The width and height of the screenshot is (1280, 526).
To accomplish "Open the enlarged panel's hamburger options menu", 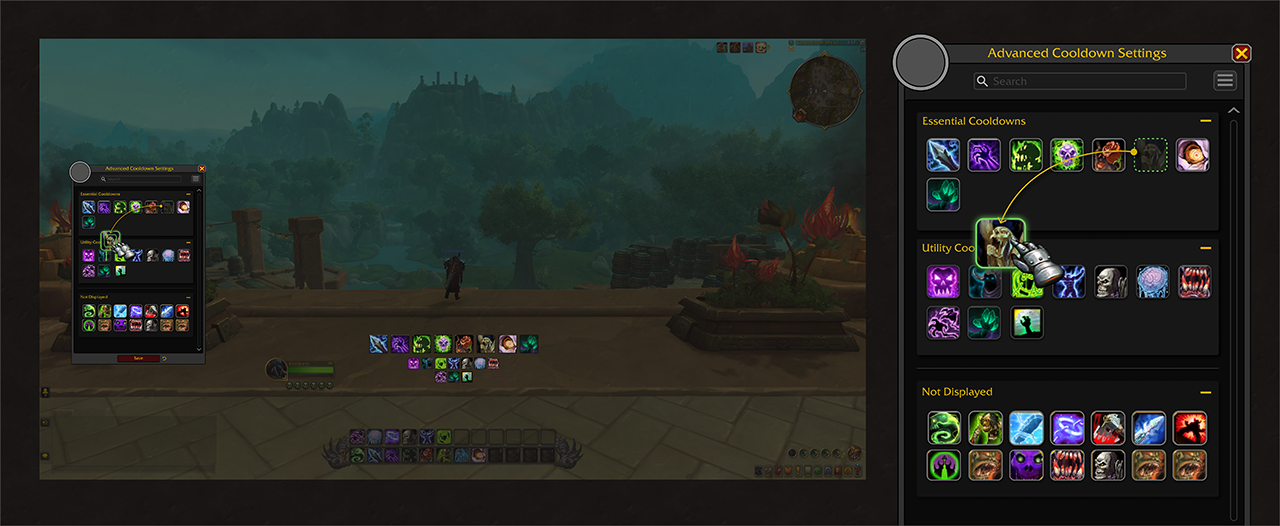I will [x=1225, y=81].
